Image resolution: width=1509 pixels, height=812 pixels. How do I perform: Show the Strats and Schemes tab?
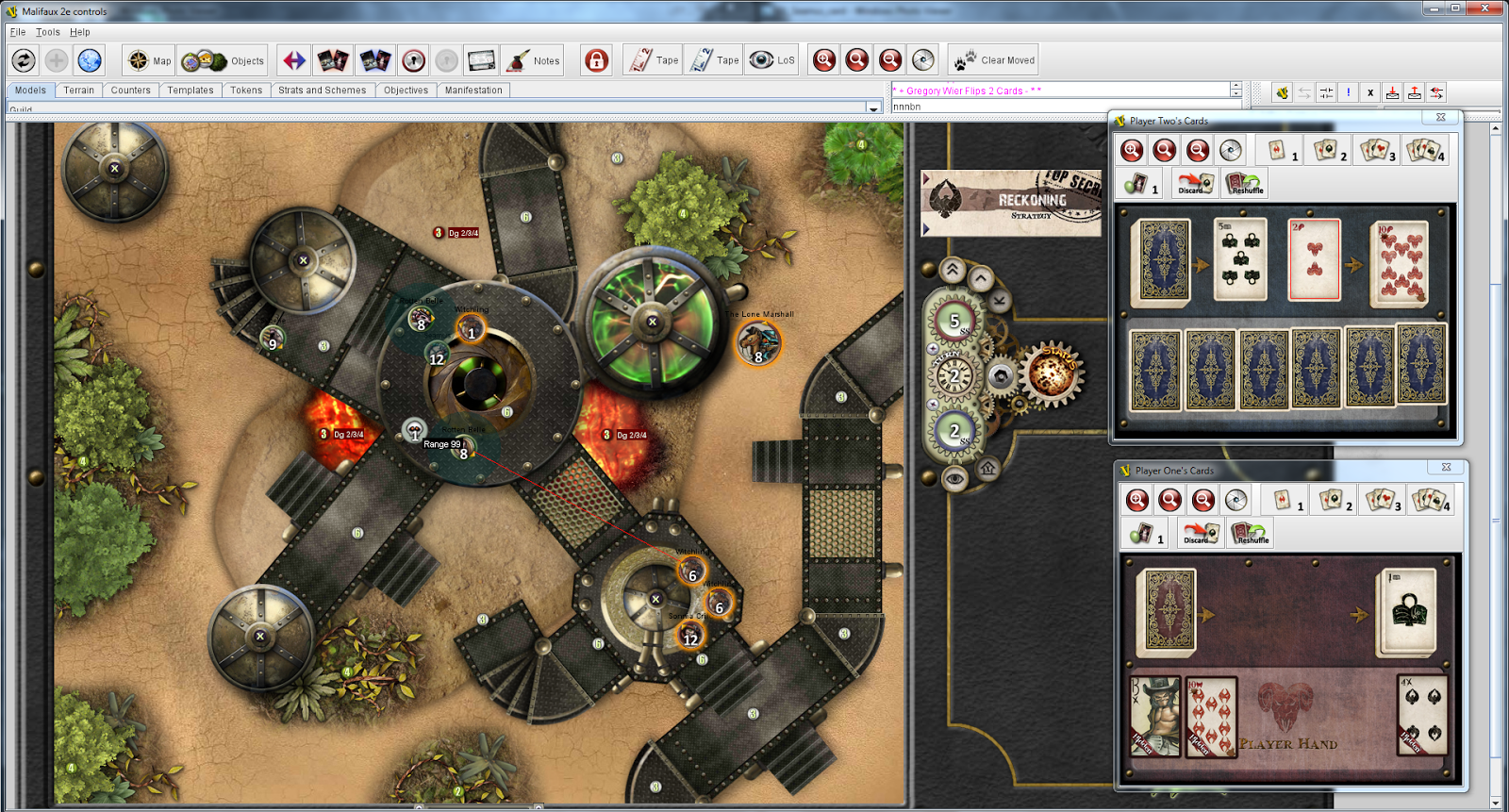tap(322, 91)
